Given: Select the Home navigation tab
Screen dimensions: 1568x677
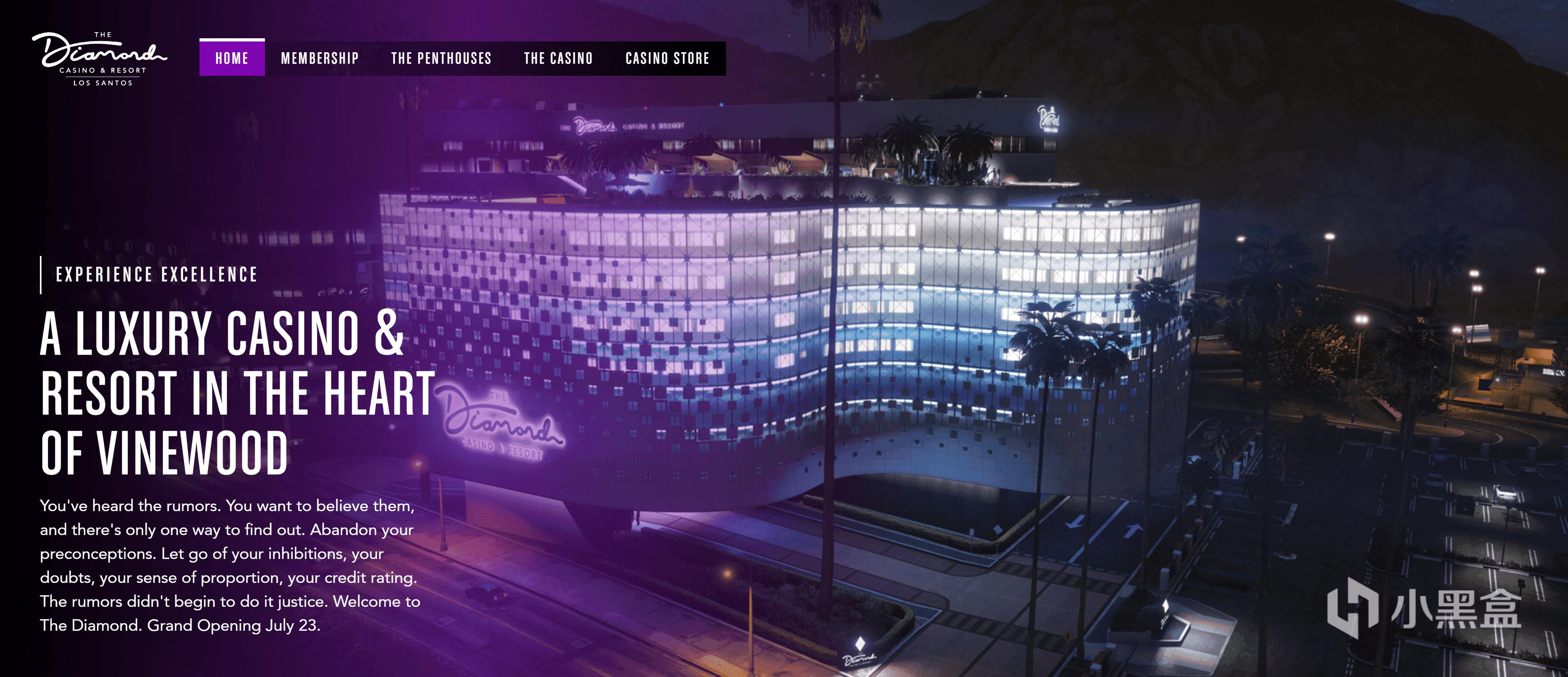Looking at the screenshot, I should click(232, 58).
